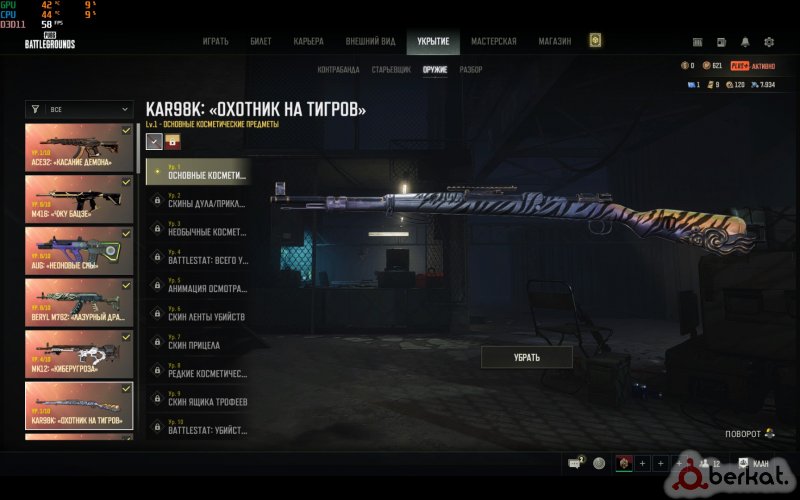The width and height of the screenshot is (800, 500).
Task: Open the РАЗБОР sub-tab
Action: click(x=471, y=70)
